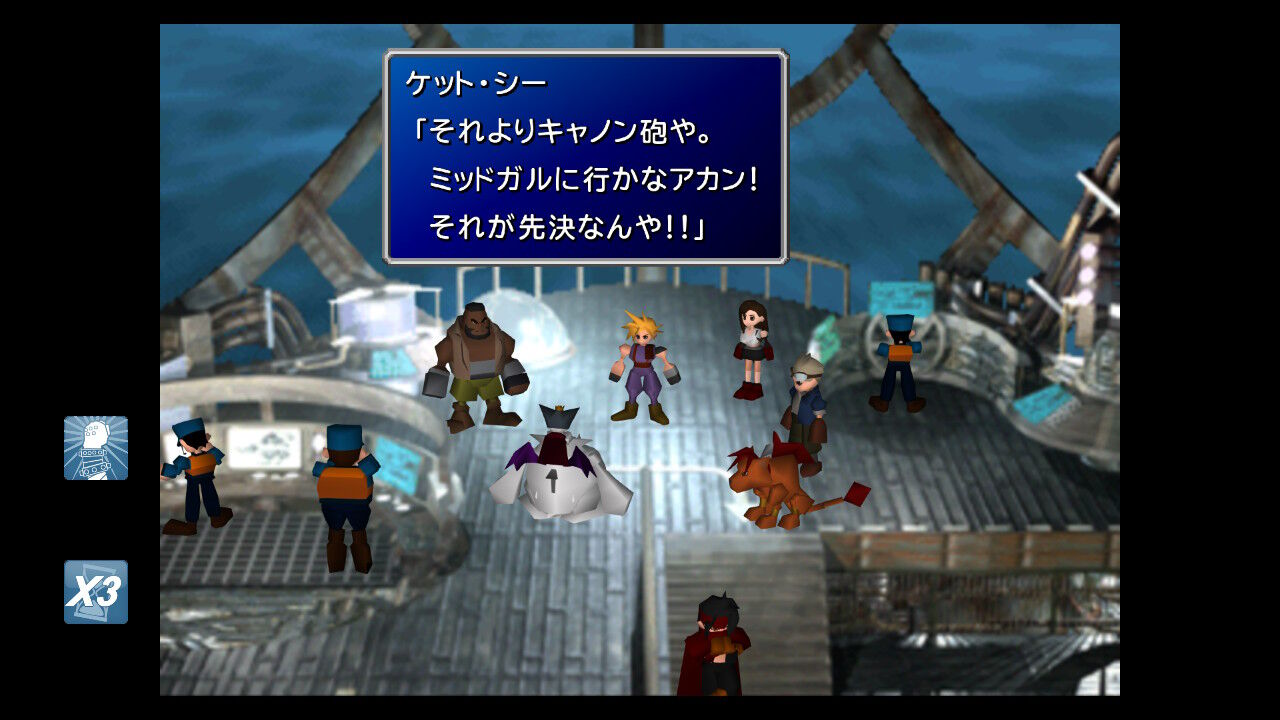Select Cid wearing the goggles
This screenshot has width=1280, height=720.
[x=805, y=395]
